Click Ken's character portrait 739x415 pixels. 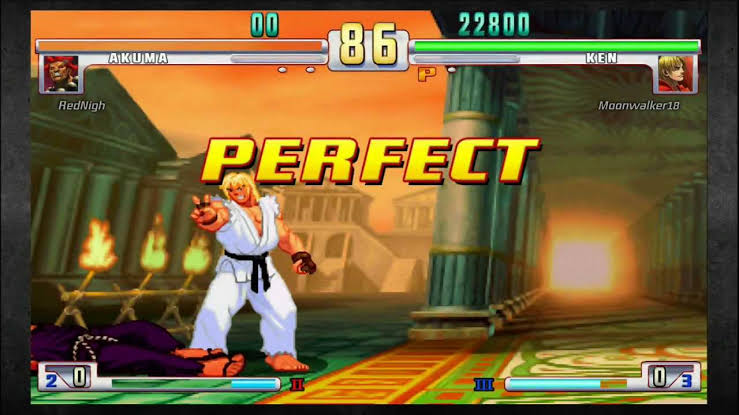(675, 73)
